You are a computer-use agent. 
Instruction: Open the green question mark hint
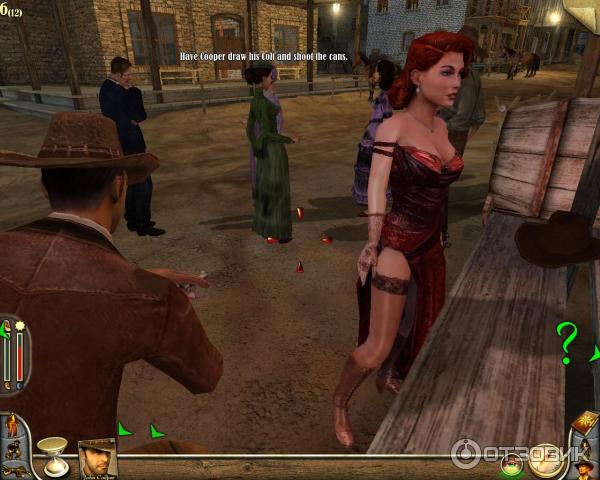click(567, 342)
